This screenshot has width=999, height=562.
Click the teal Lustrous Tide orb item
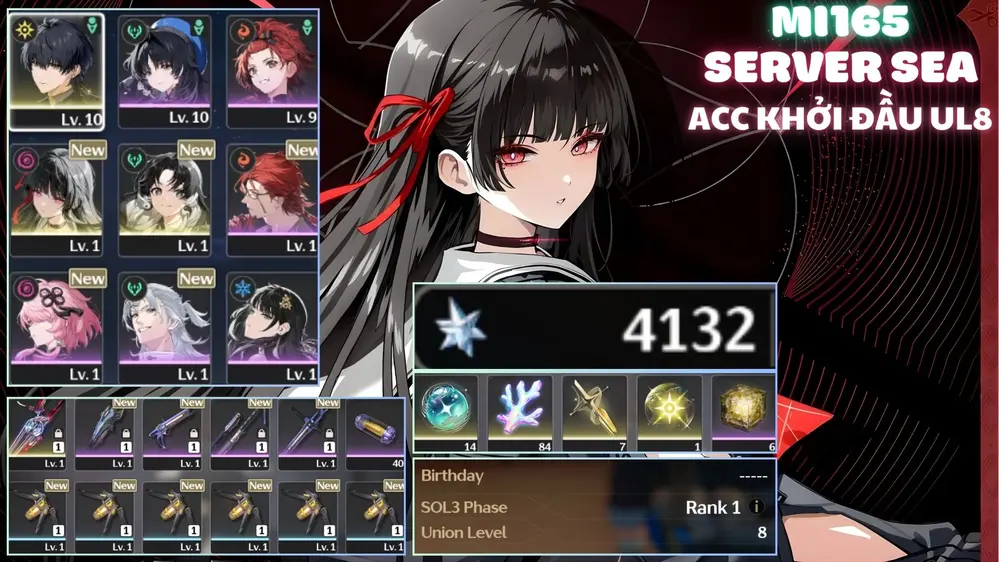click(445, 410)
